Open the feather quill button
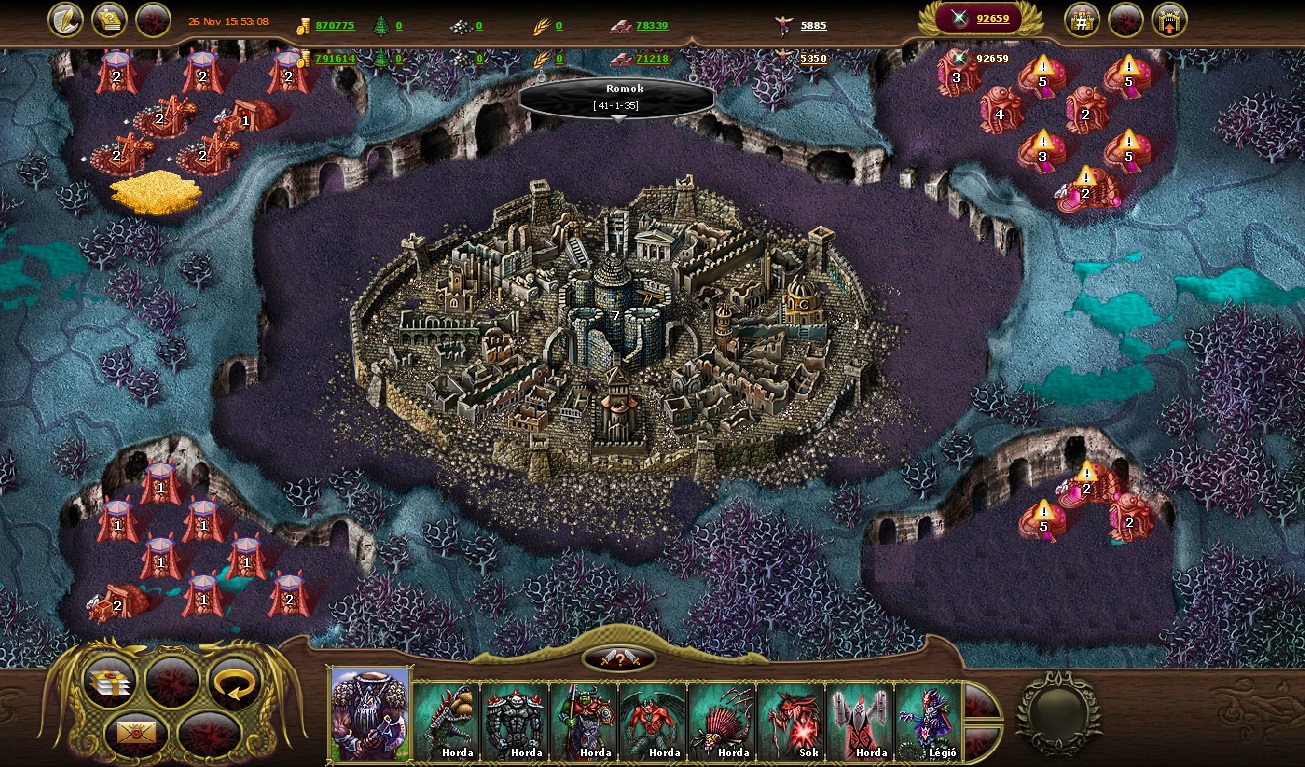The image size is (1305, 767). (x=65, y=19)
